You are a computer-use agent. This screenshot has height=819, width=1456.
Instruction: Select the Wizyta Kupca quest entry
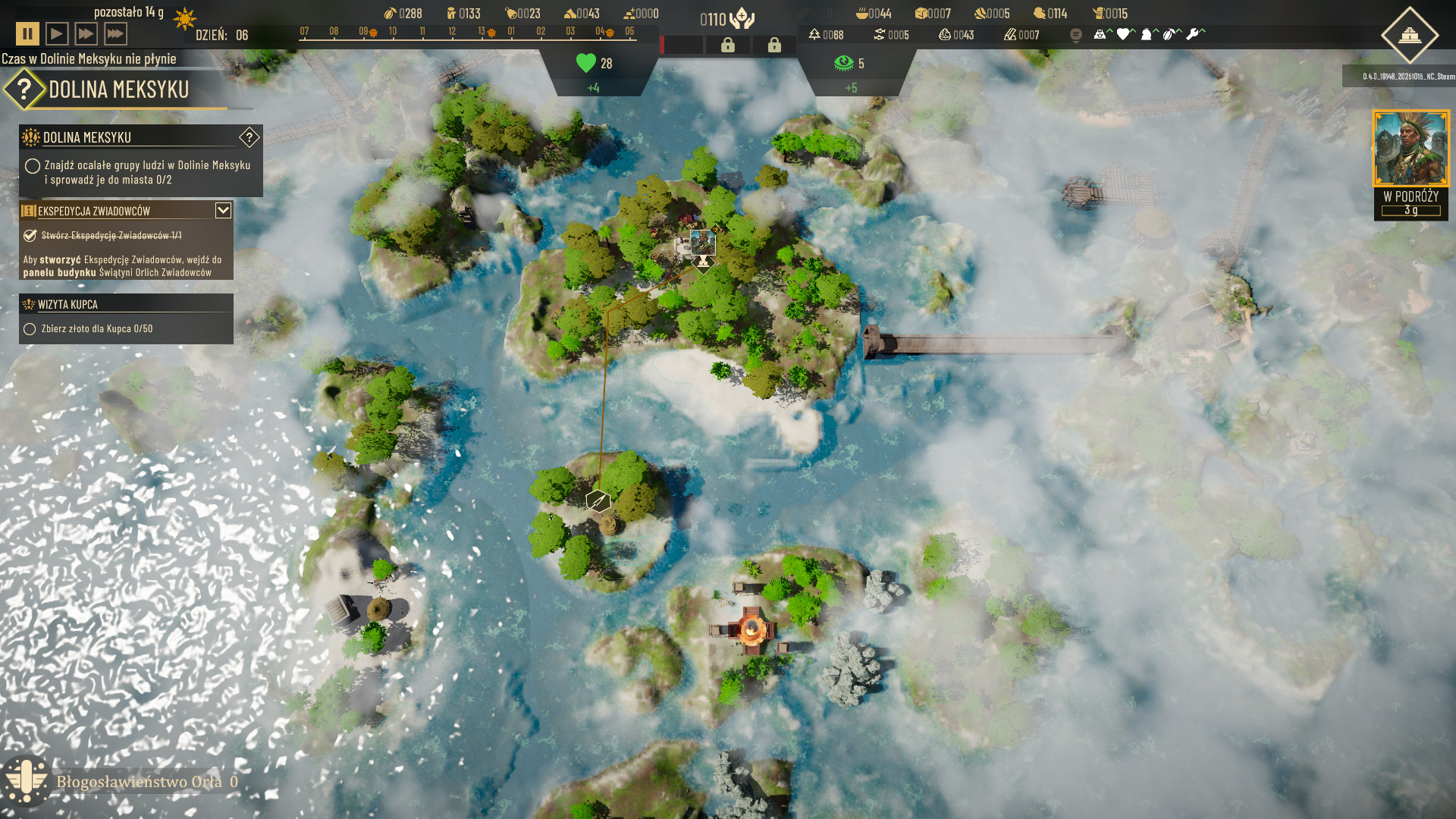click(x=68, y=304)
